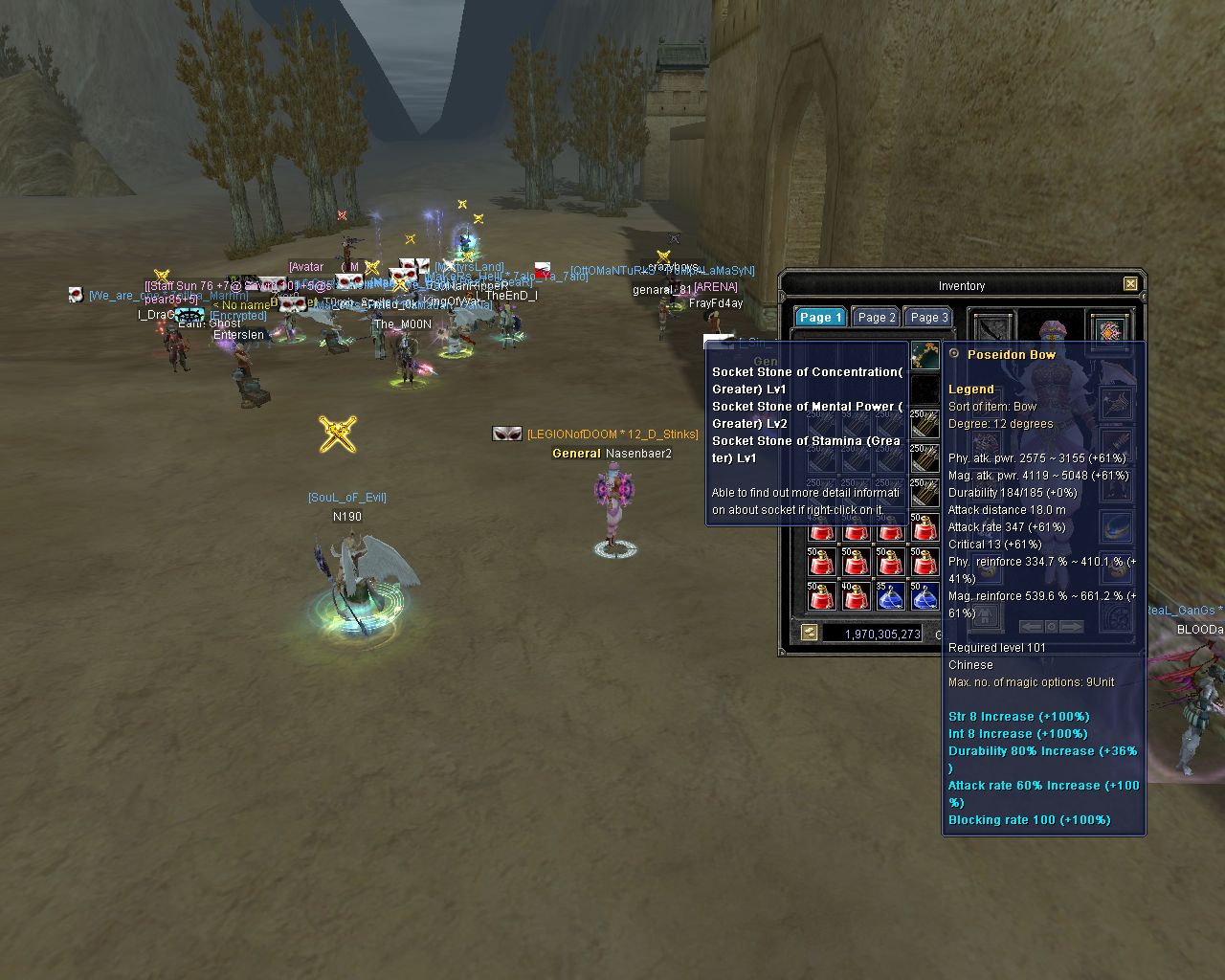
Task: Show inventory Page 3
Action: (x=929, y=318)
